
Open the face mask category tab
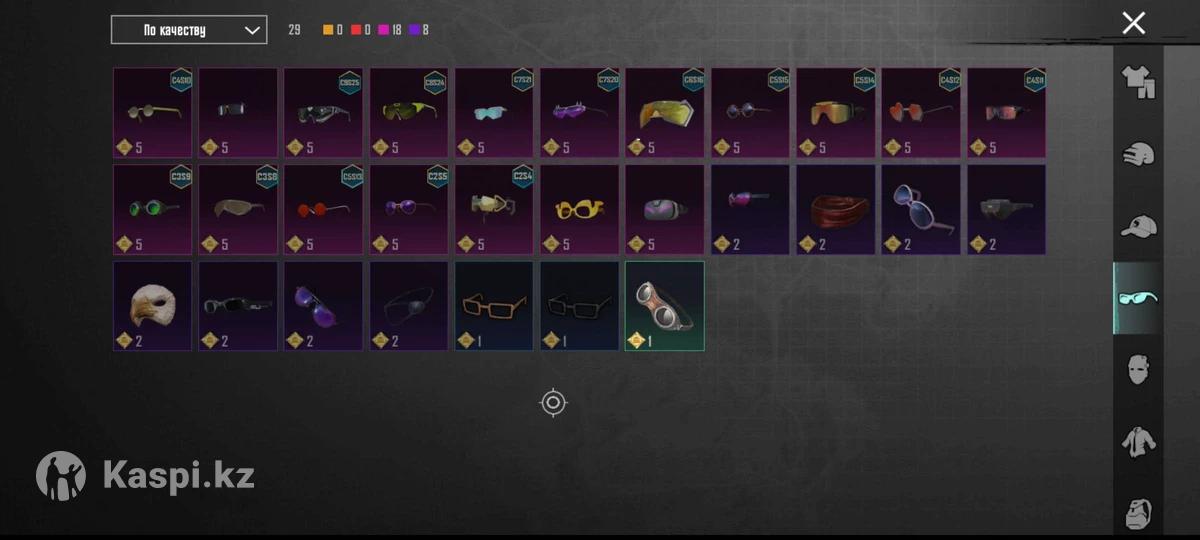[1137, 370]
